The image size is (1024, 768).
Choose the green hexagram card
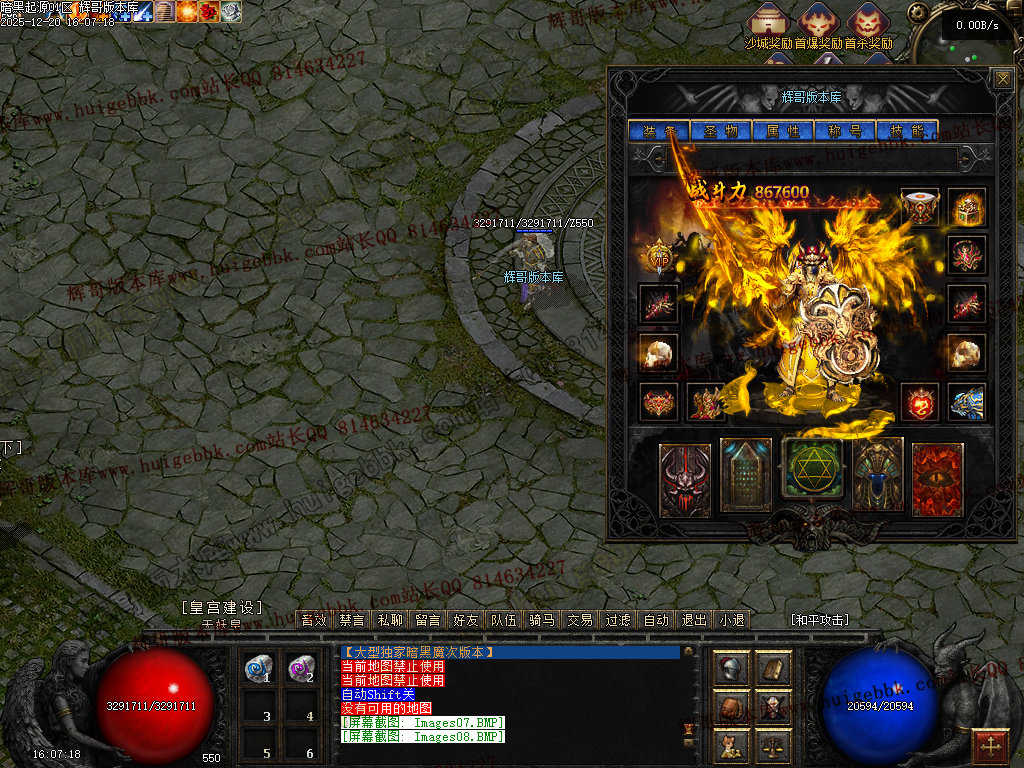(812, 468)
